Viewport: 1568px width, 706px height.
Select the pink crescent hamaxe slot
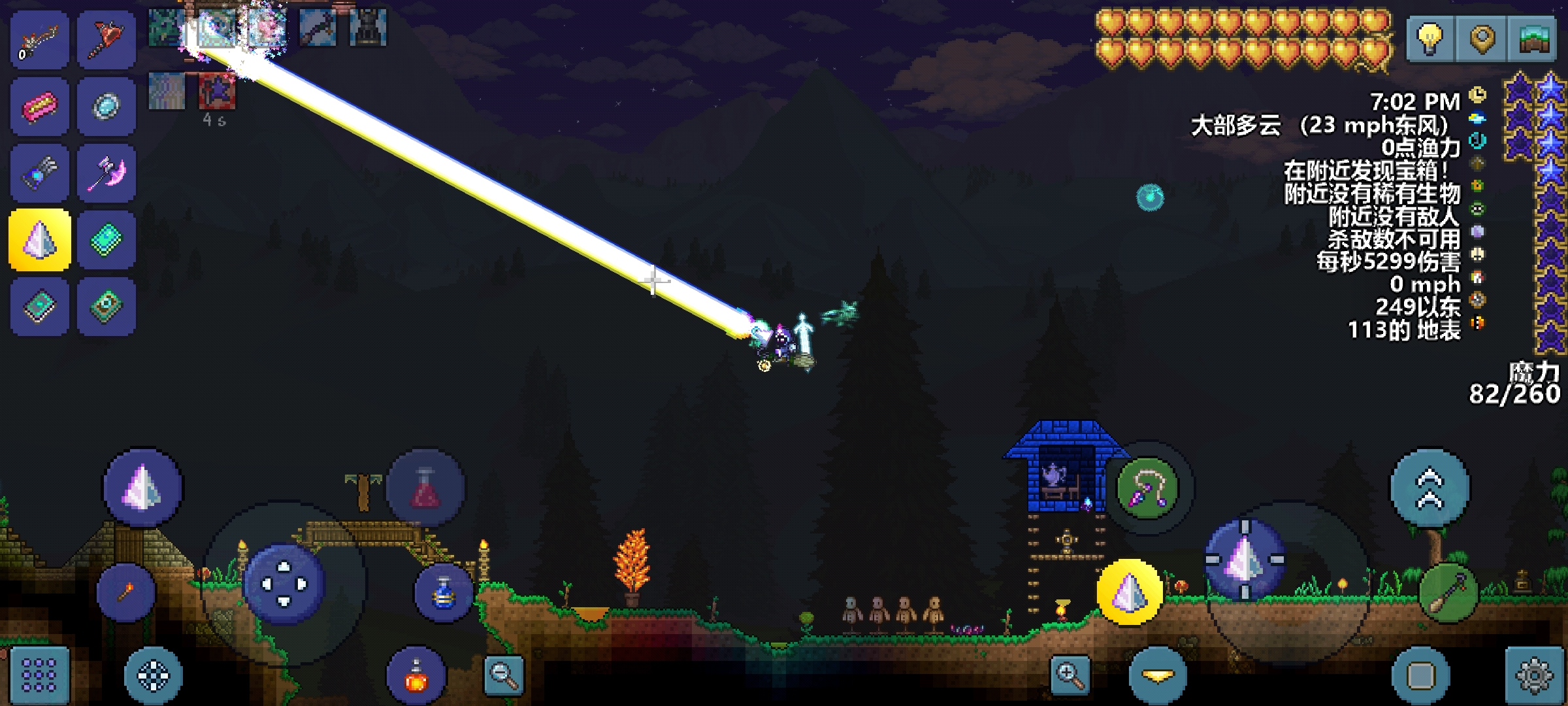coord(106,173)
